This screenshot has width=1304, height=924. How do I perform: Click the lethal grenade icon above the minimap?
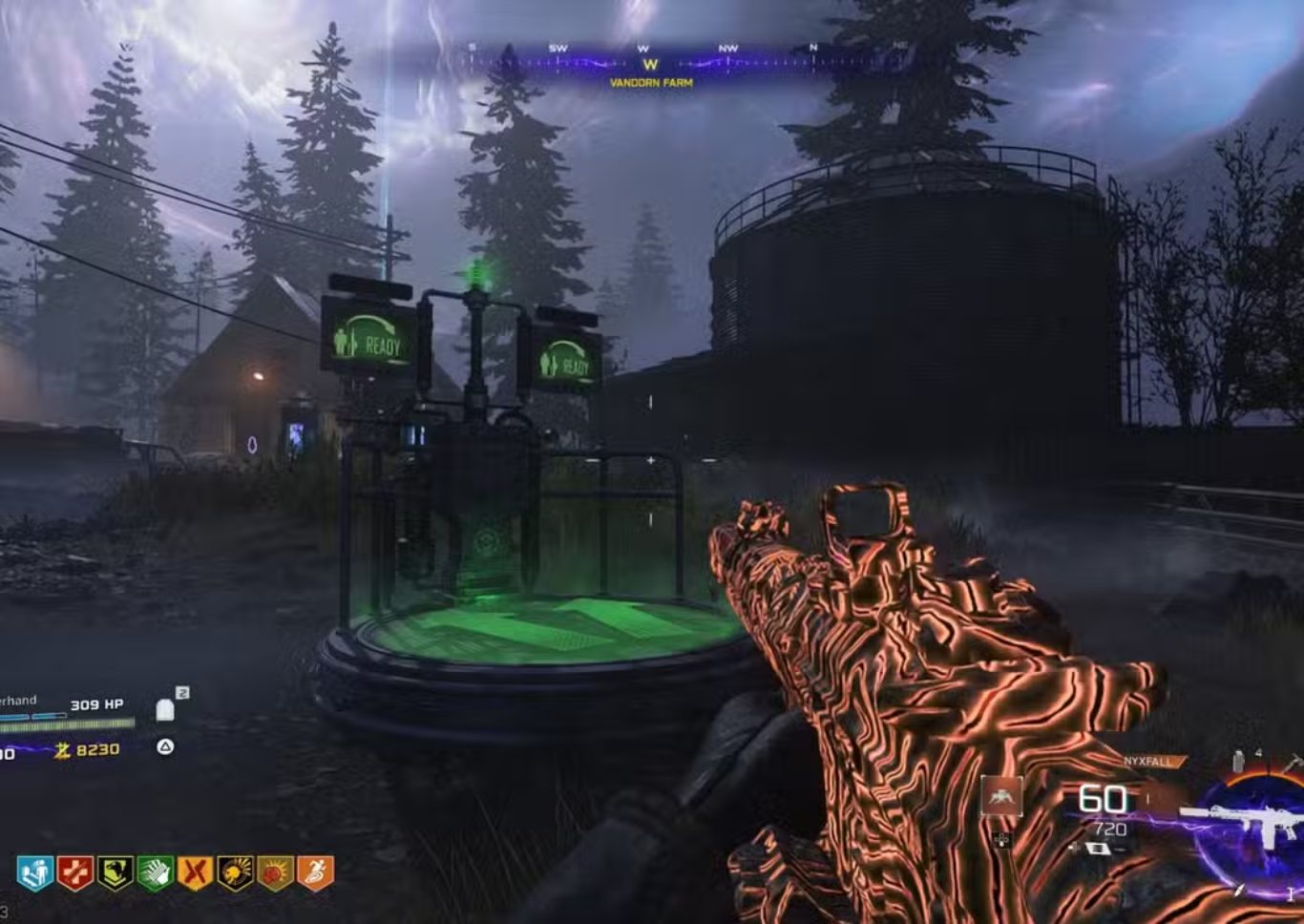1238,760
